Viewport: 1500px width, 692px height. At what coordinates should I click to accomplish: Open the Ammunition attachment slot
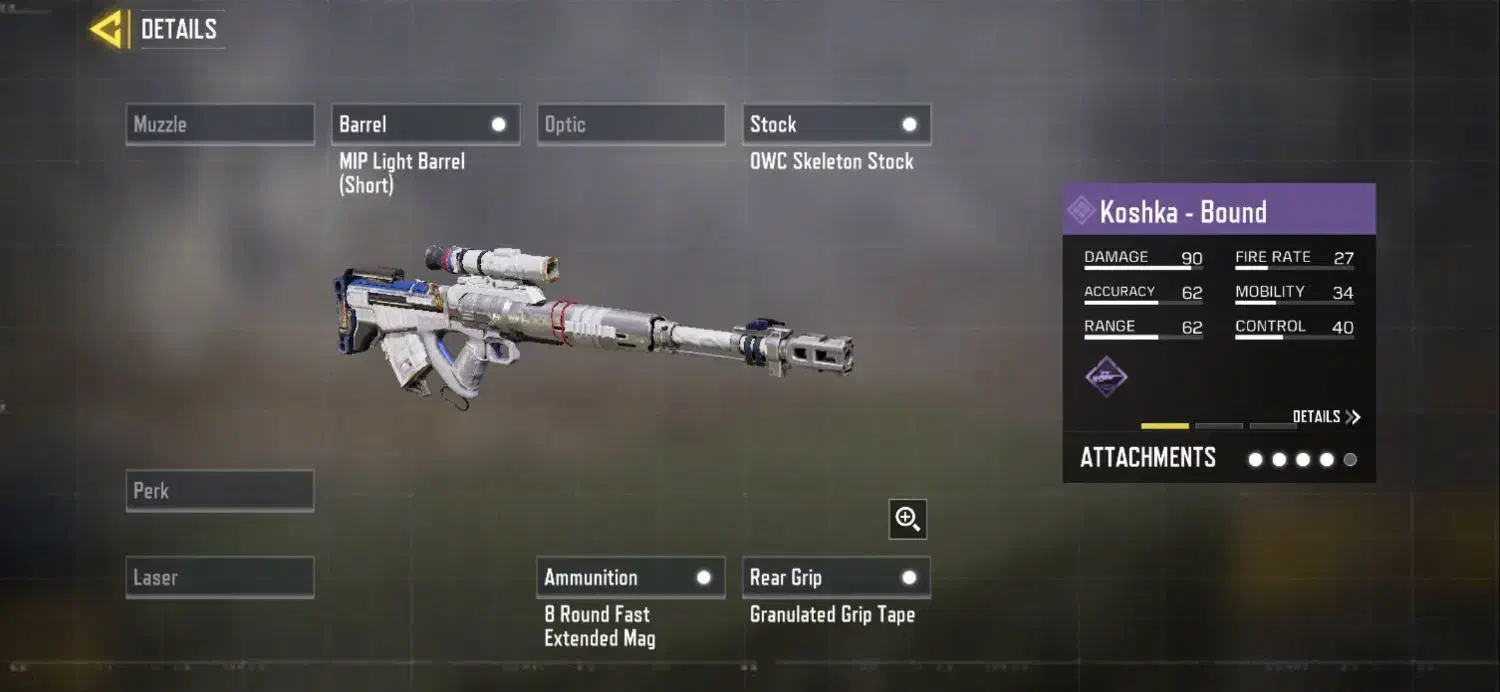(x=631, y=578)
